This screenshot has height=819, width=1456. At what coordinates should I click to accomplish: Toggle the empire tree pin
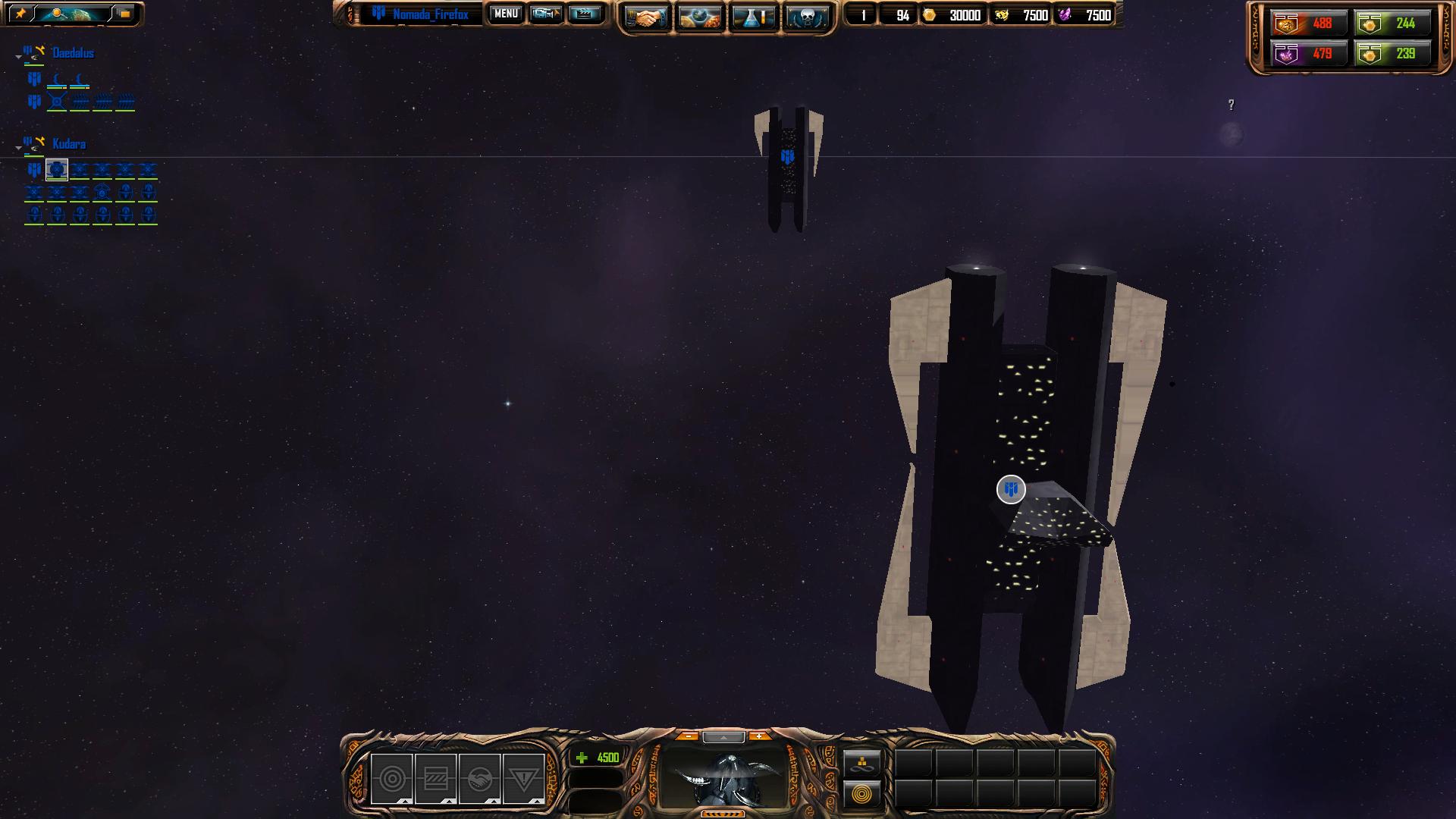21,14
